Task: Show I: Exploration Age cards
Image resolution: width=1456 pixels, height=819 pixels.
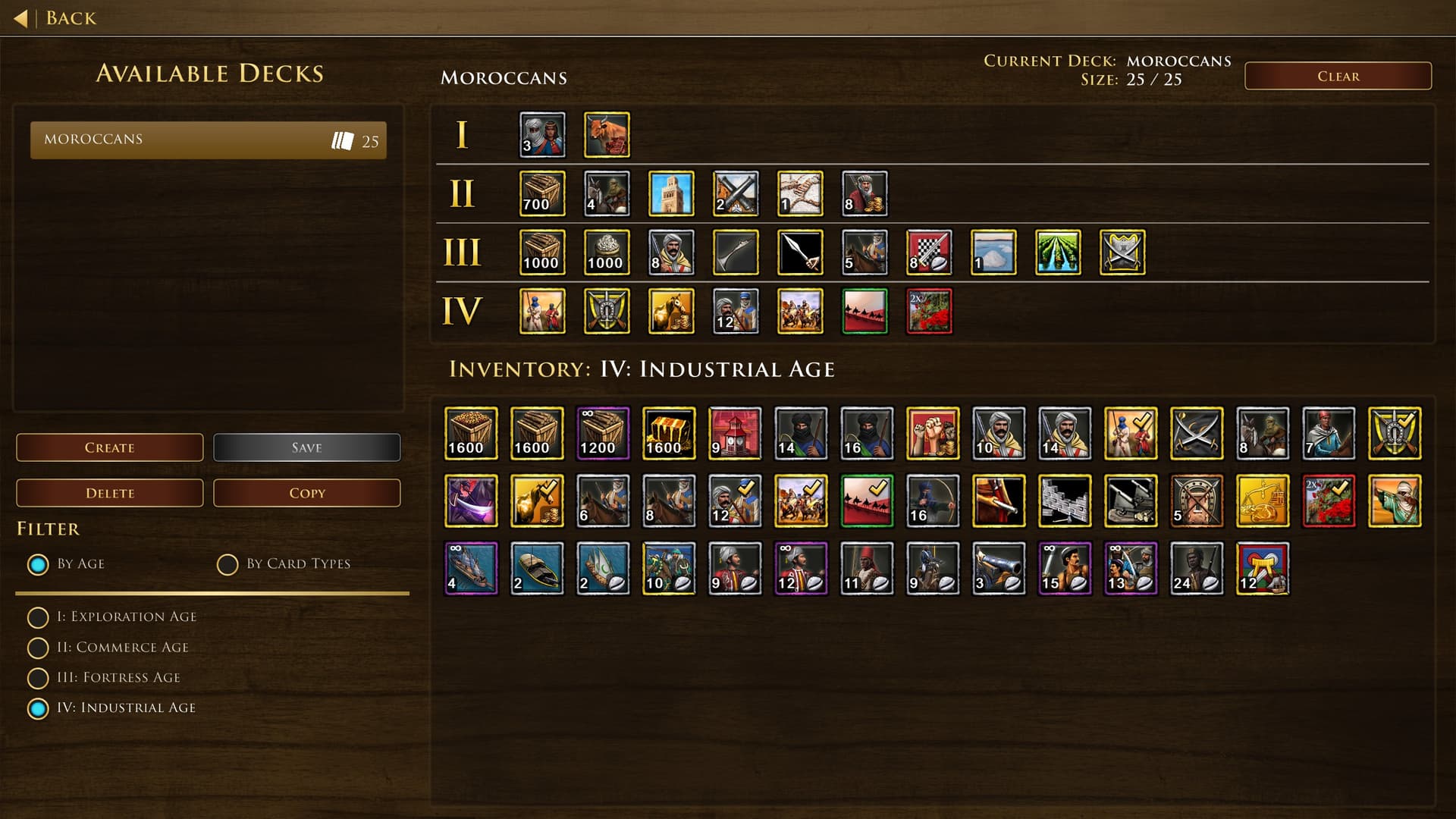Action: 38,617
